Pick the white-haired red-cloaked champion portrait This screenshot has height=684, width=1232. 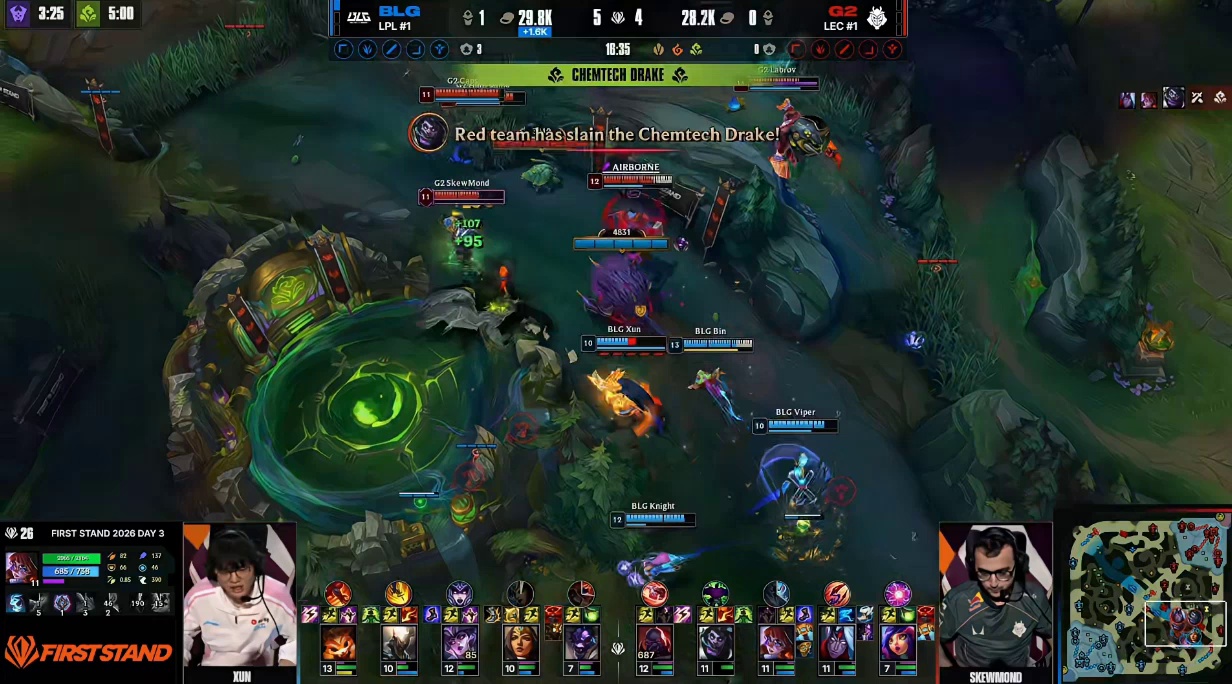point(836,642)
